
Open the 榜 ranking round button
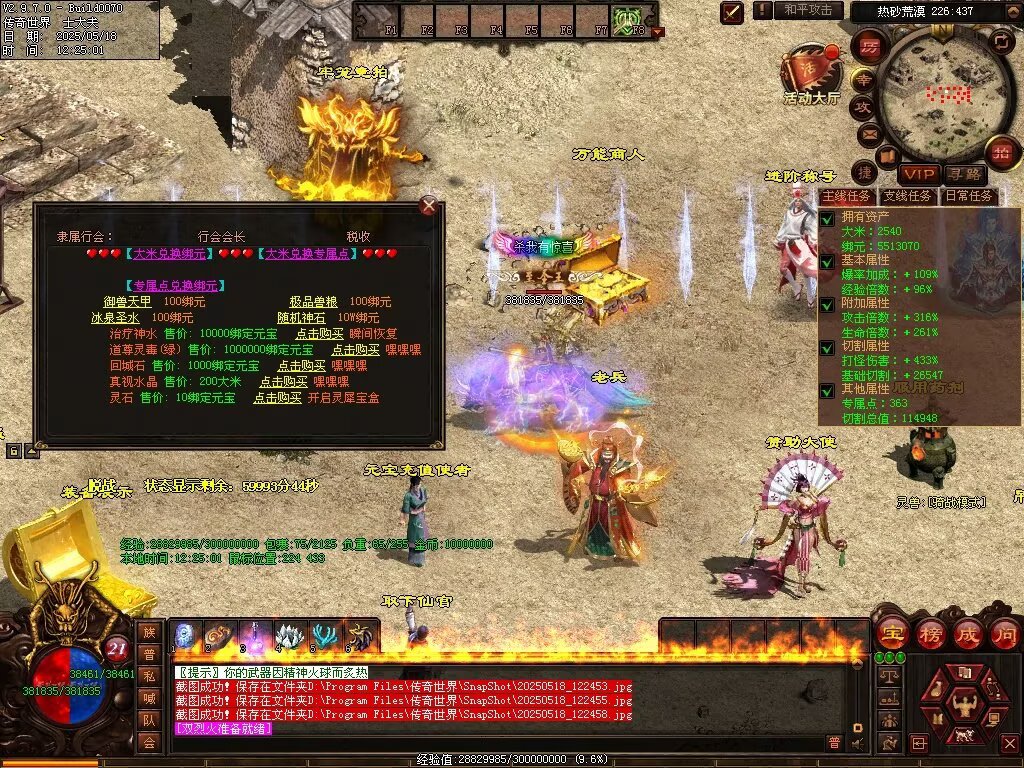[x=930, y=633]
